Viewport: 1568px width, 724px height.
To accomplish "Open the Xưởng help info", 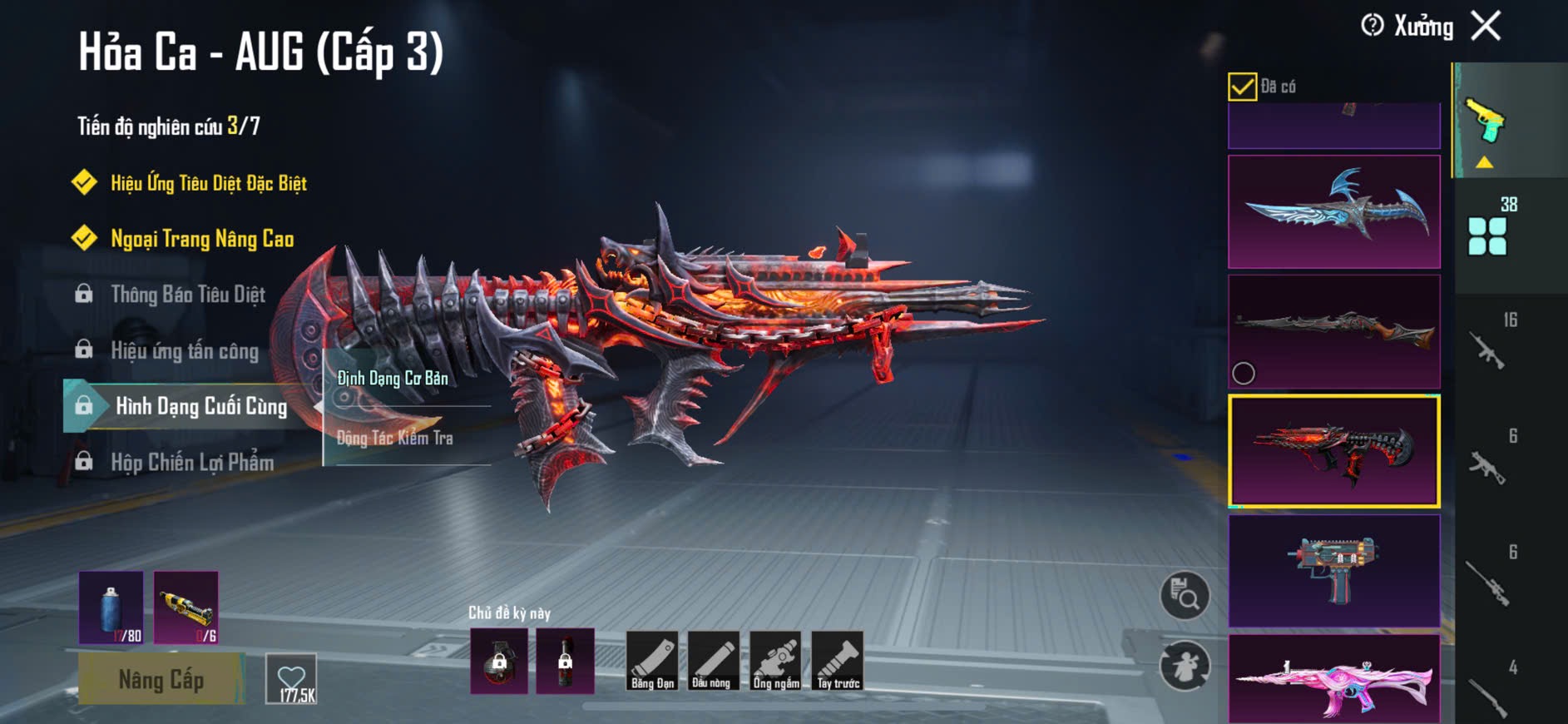I will click(x=1373, y=26).
